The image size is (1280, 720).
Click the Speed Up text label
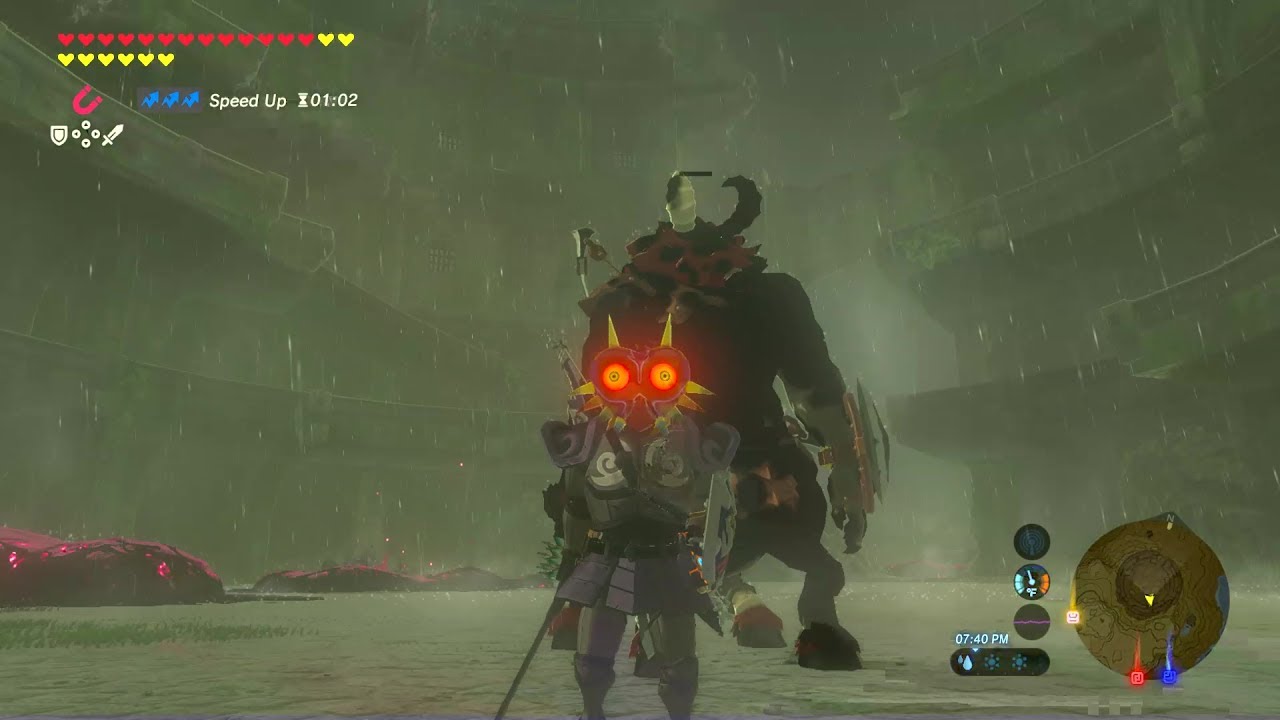[x=248, y=100]
